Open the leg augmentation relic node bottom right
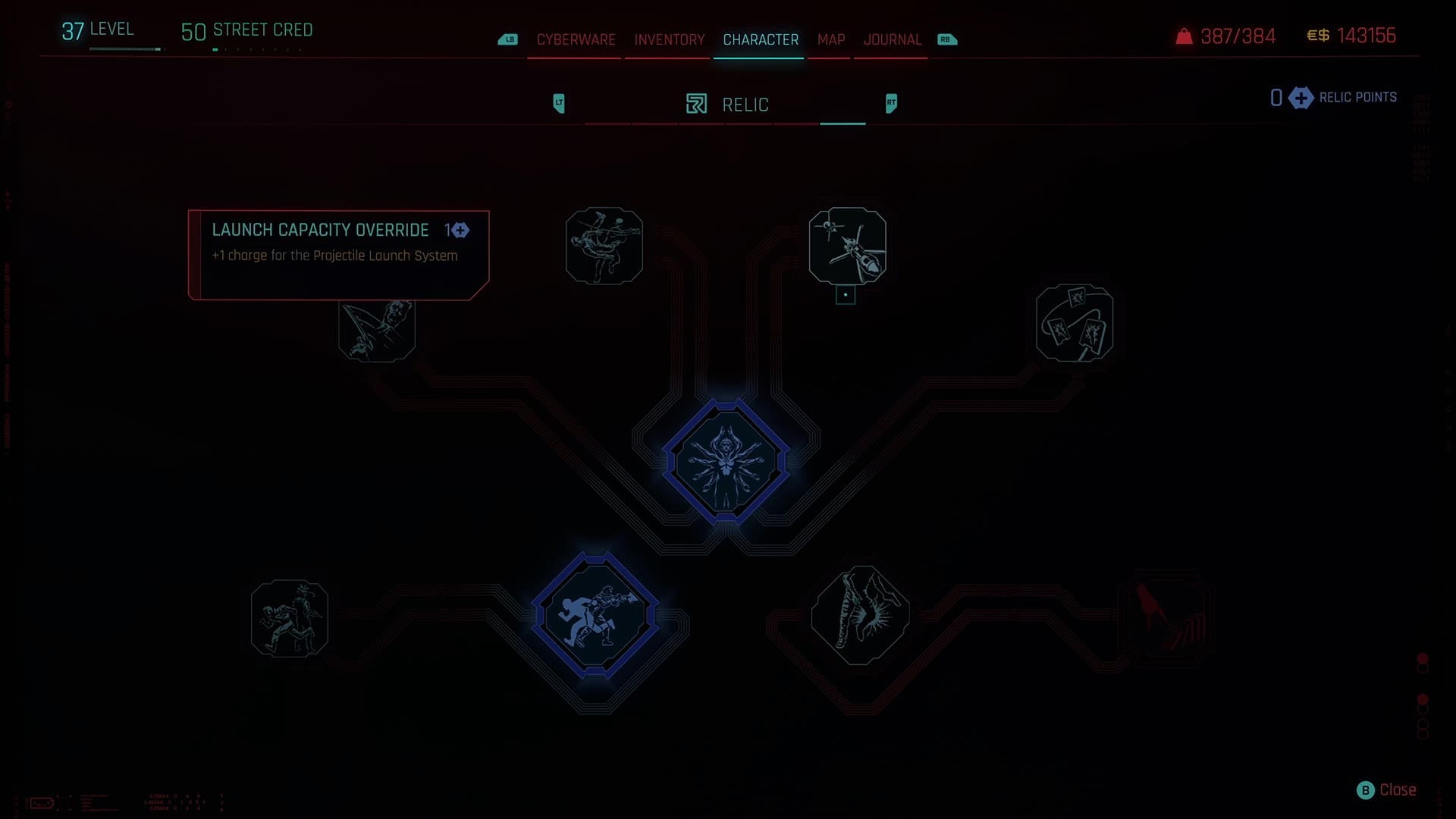1456x819 pixels. (859, 616)
